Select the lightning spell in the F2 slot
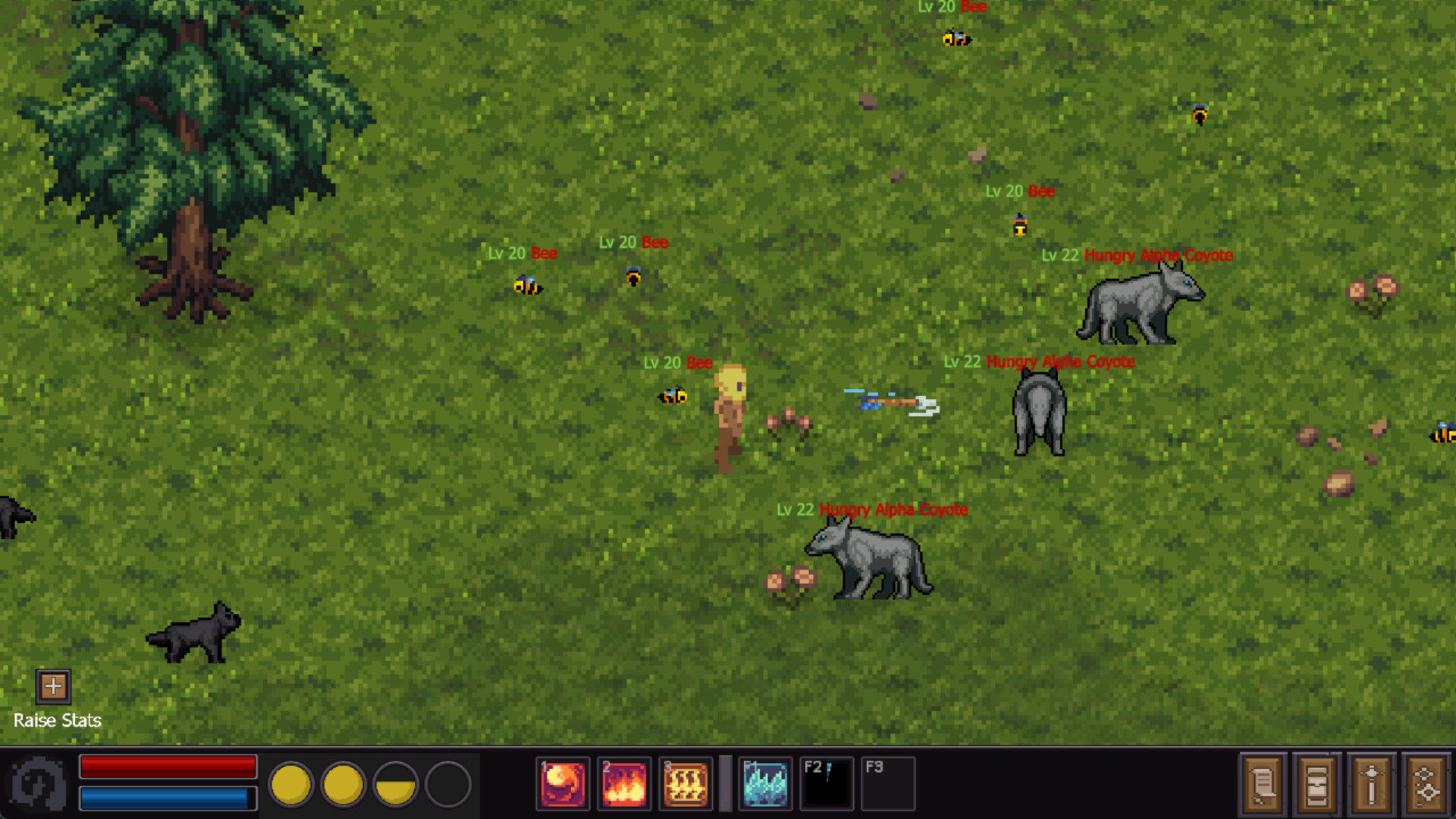Screen dimensions: 1456x819 point(827,783)
